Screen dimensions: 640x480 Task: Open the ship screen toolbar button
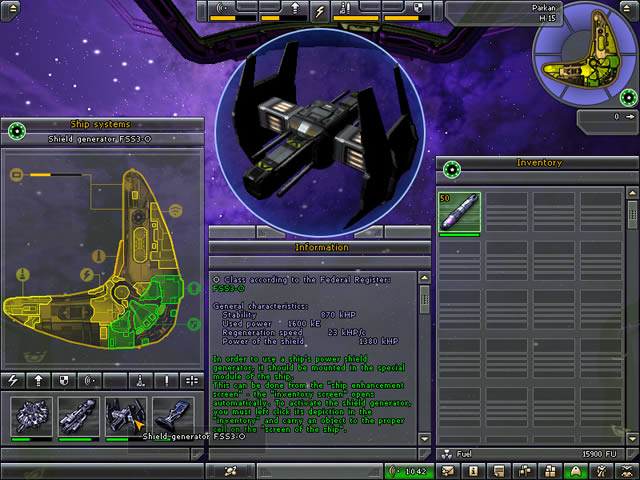click(575, 470)
